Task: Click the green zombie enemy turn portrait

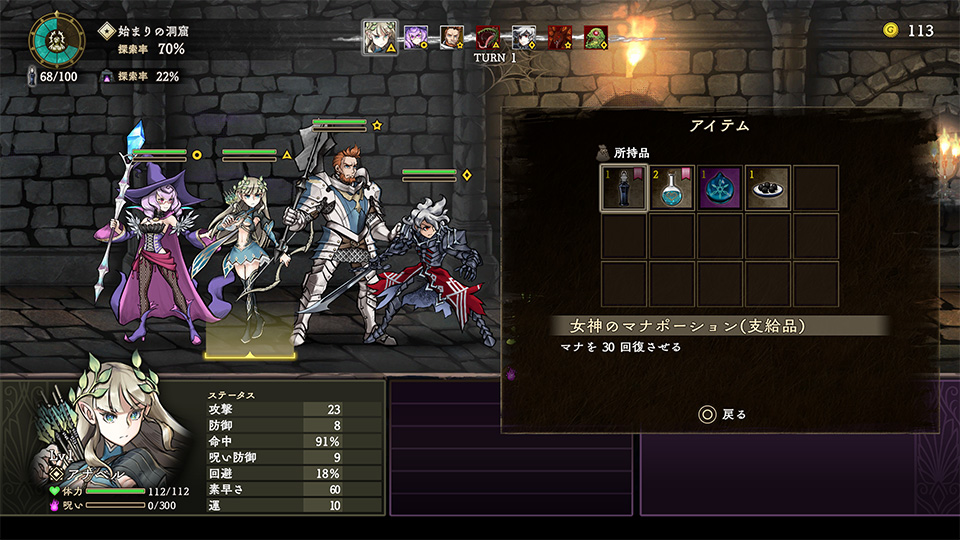Action: click(596, 38)
